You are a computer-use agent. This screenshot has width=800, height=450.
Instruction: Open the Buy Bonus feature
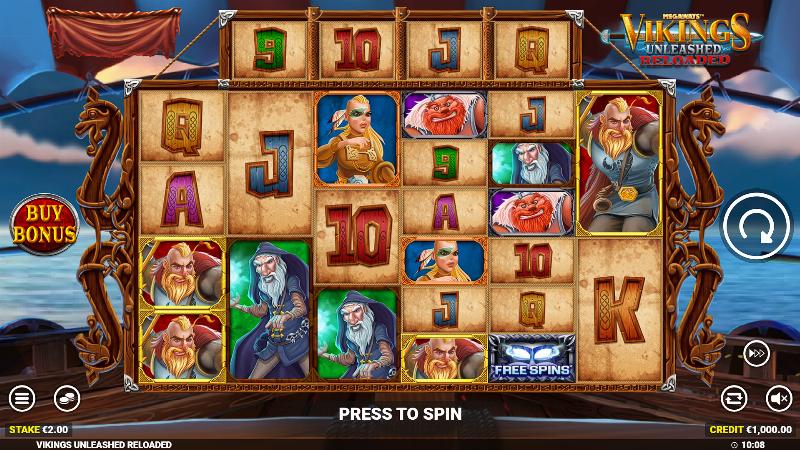(x=44, y=224)
